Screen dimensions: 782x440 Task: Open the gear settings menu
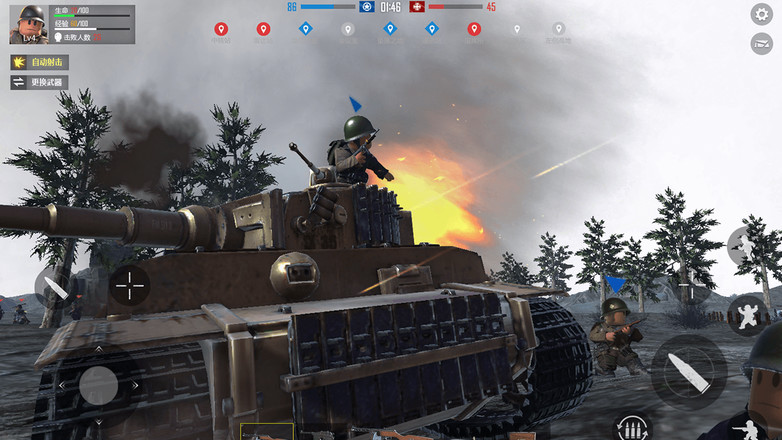click(x=761, y=14)
